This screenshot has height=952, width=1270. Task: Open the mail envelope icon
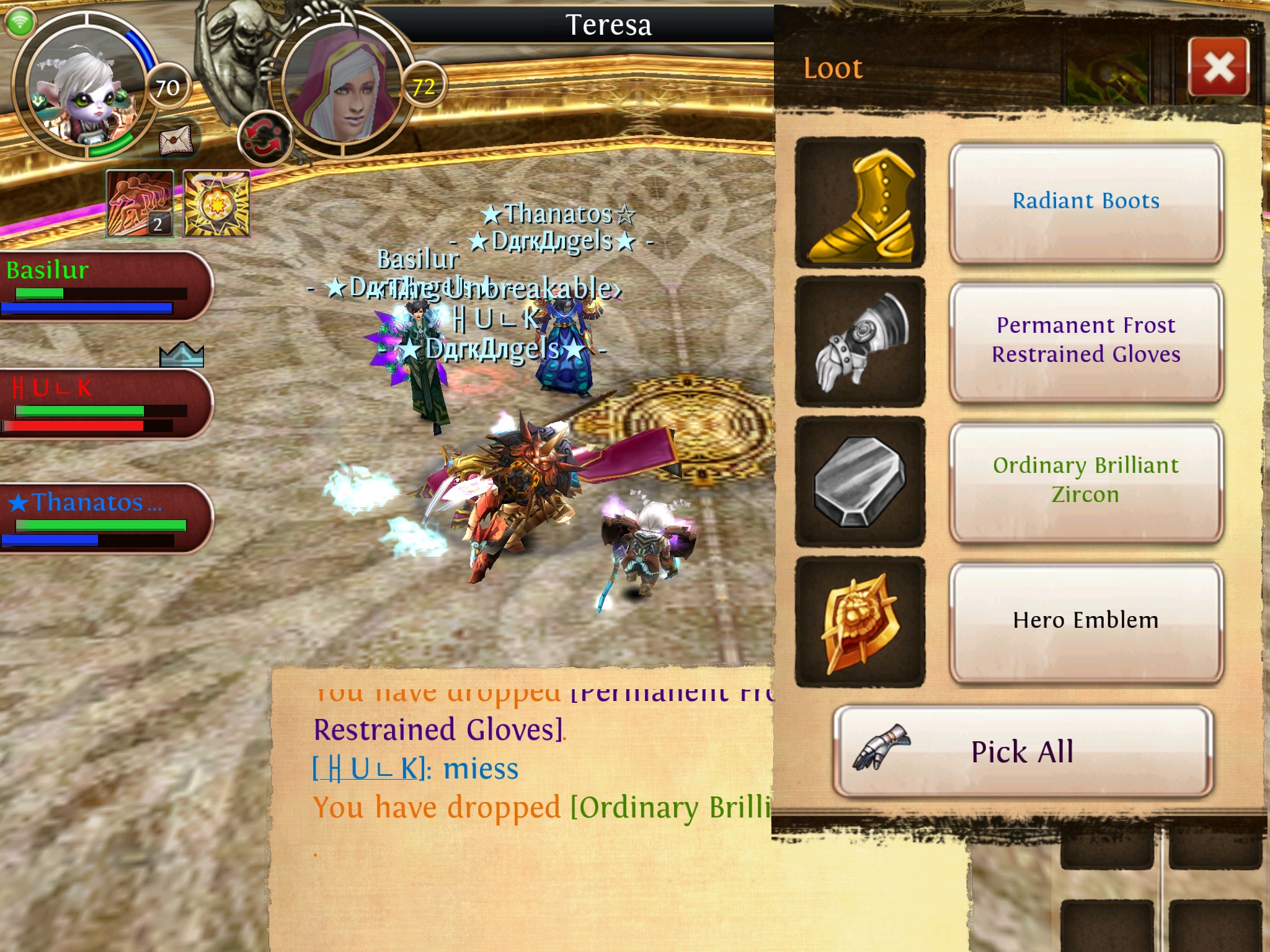click(x=176, y=140)
